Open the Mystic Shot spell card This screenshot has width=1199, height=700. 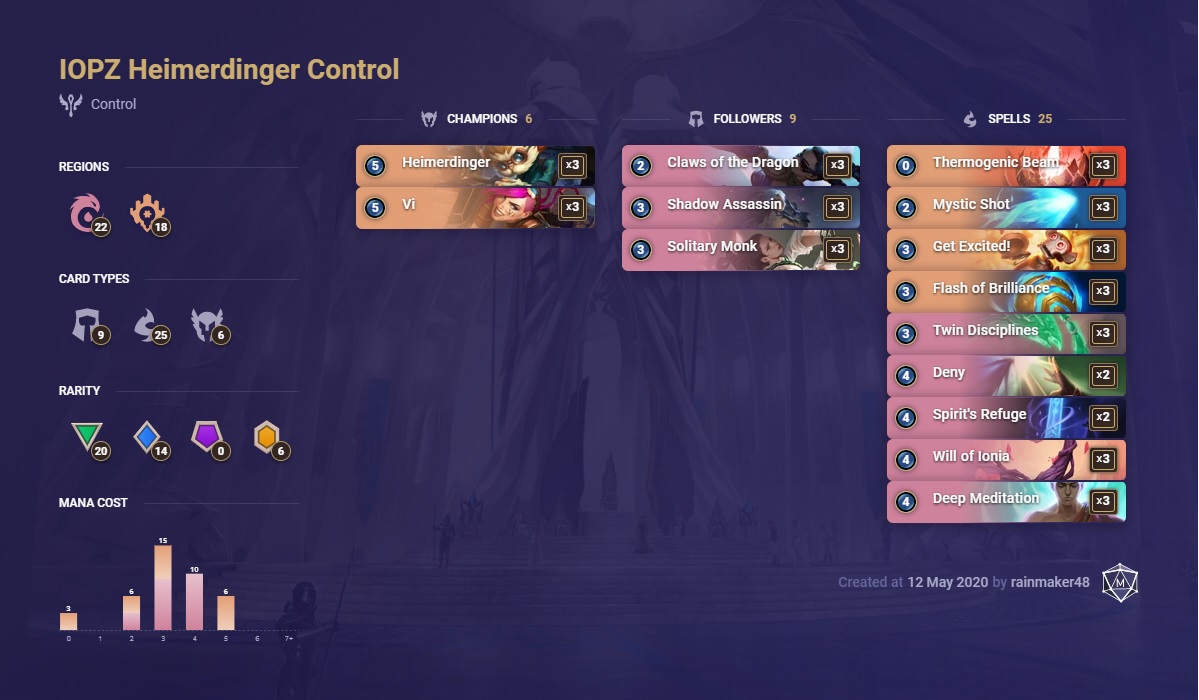click(1005, 208)
